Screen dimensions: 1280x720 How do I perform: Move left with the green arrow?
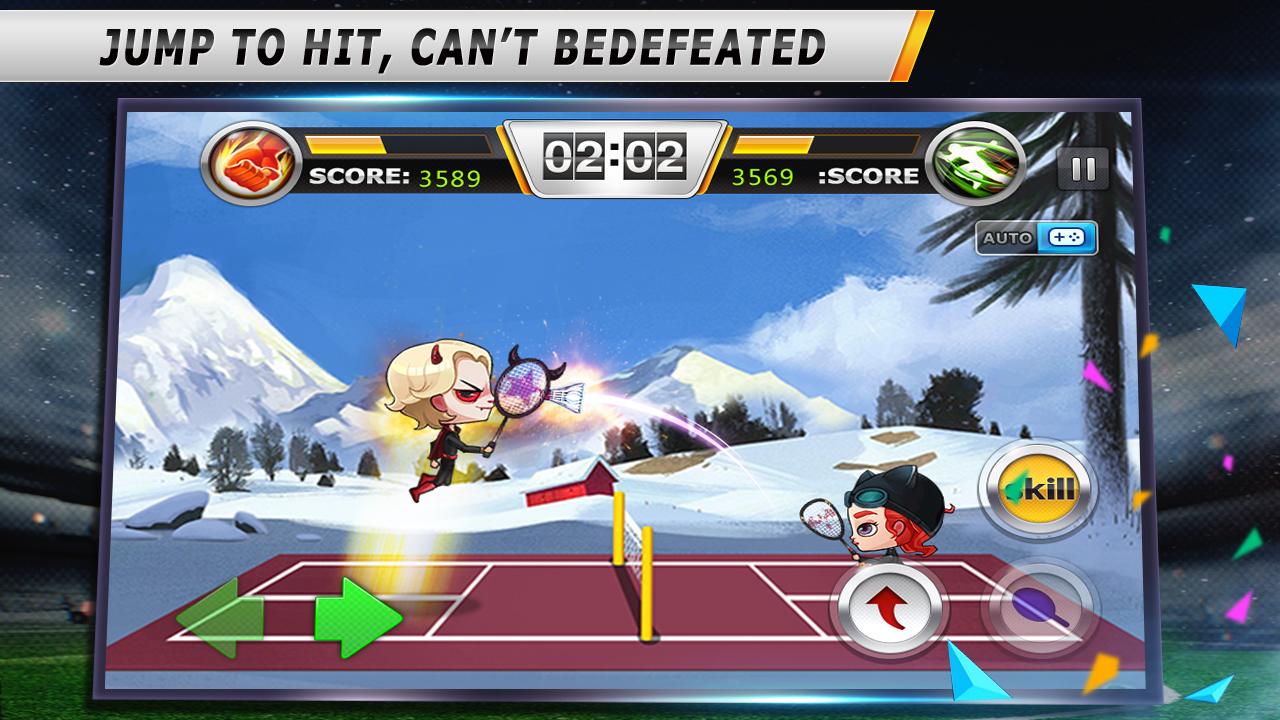click(220, 617)
